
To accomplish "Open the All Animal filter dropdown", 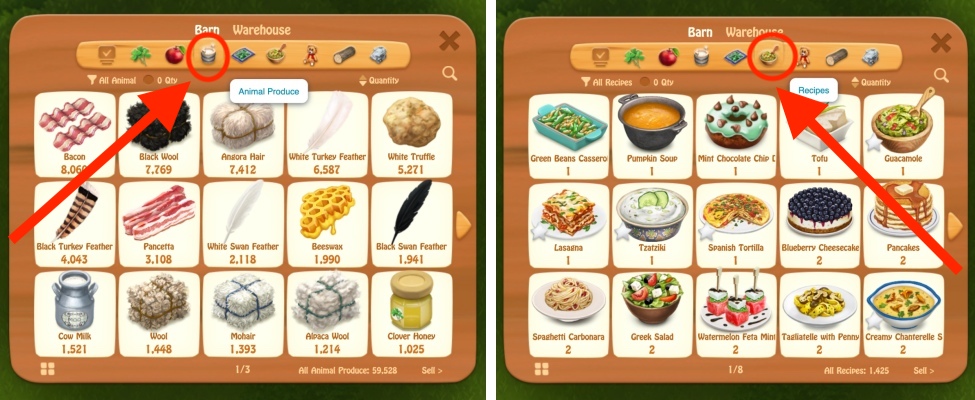I will click(112, 80).
